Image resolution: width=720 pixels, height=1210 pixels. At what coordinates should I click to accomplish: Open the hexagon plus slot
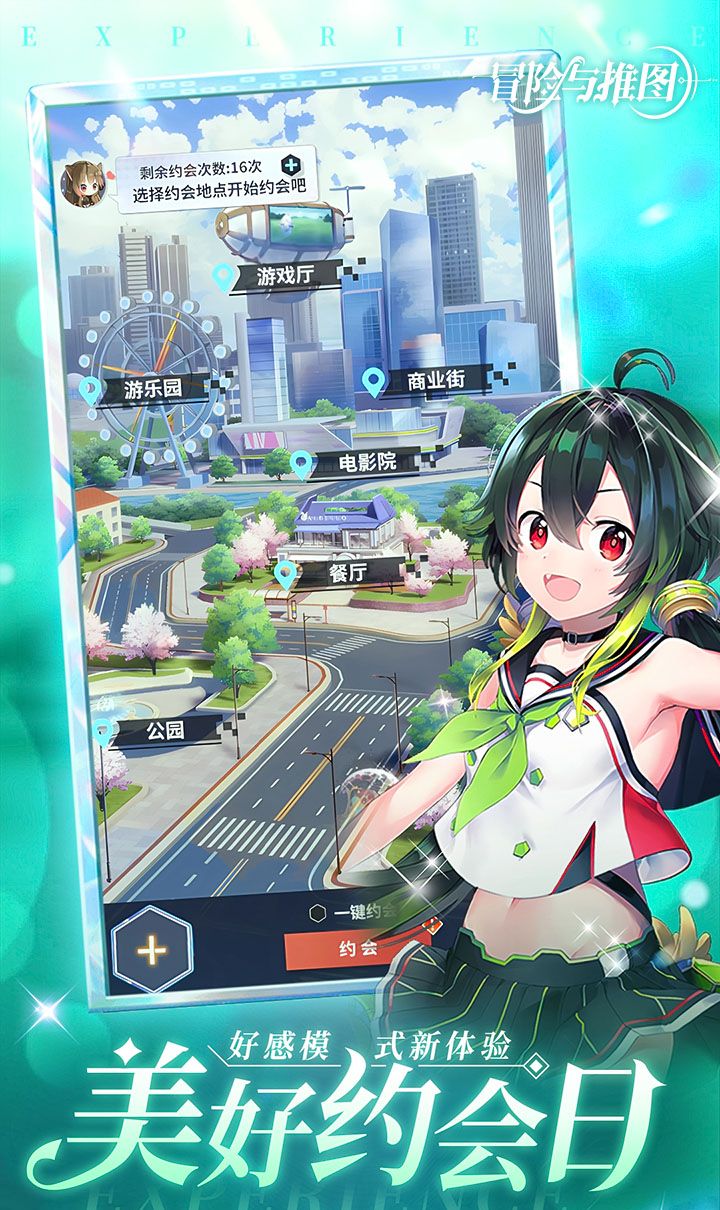[x=152, y=950]
